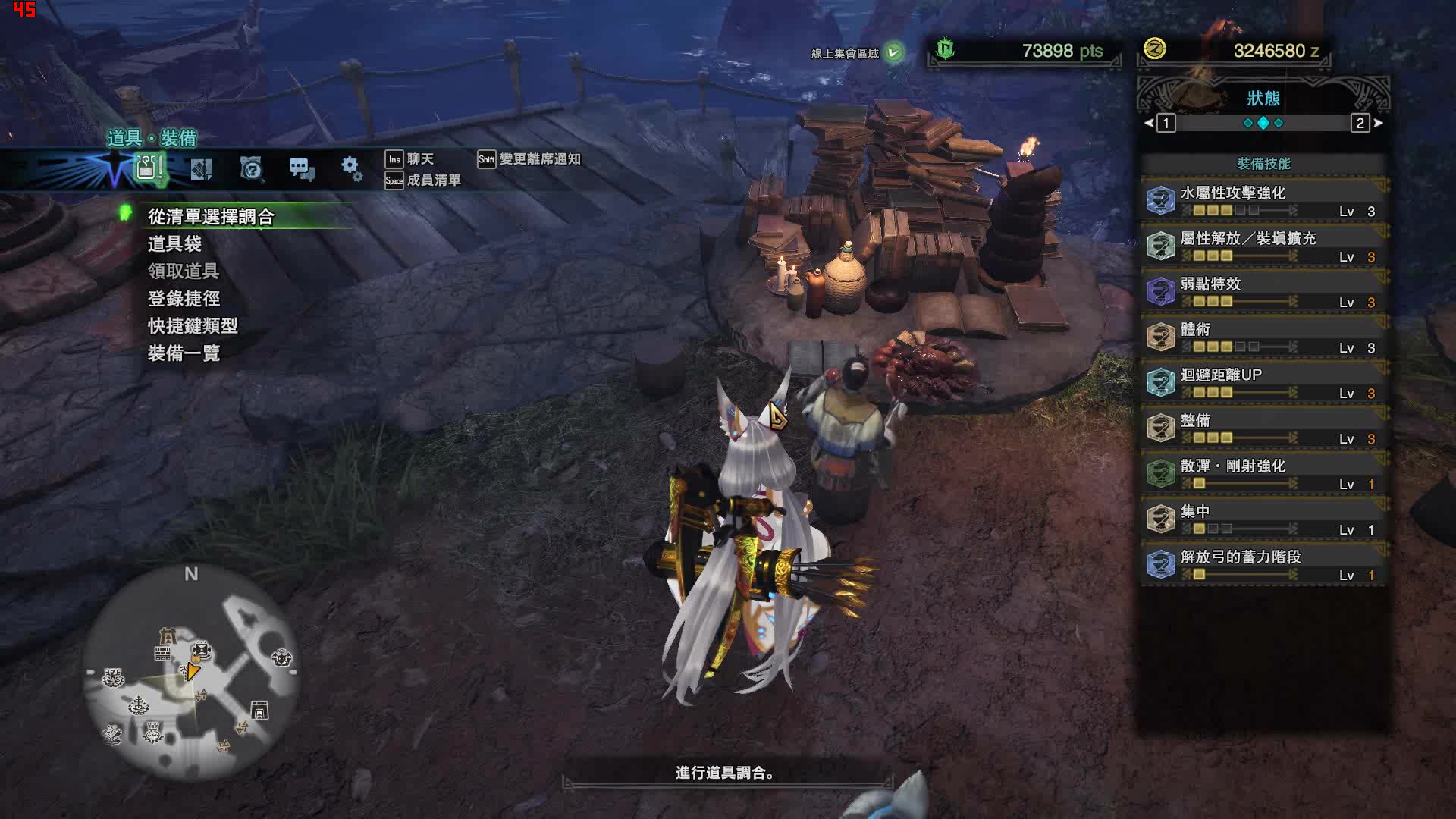Select the 迴避距離UP skill row
The height and width of the screenshot is (819, 1456).
point(1263,383)
